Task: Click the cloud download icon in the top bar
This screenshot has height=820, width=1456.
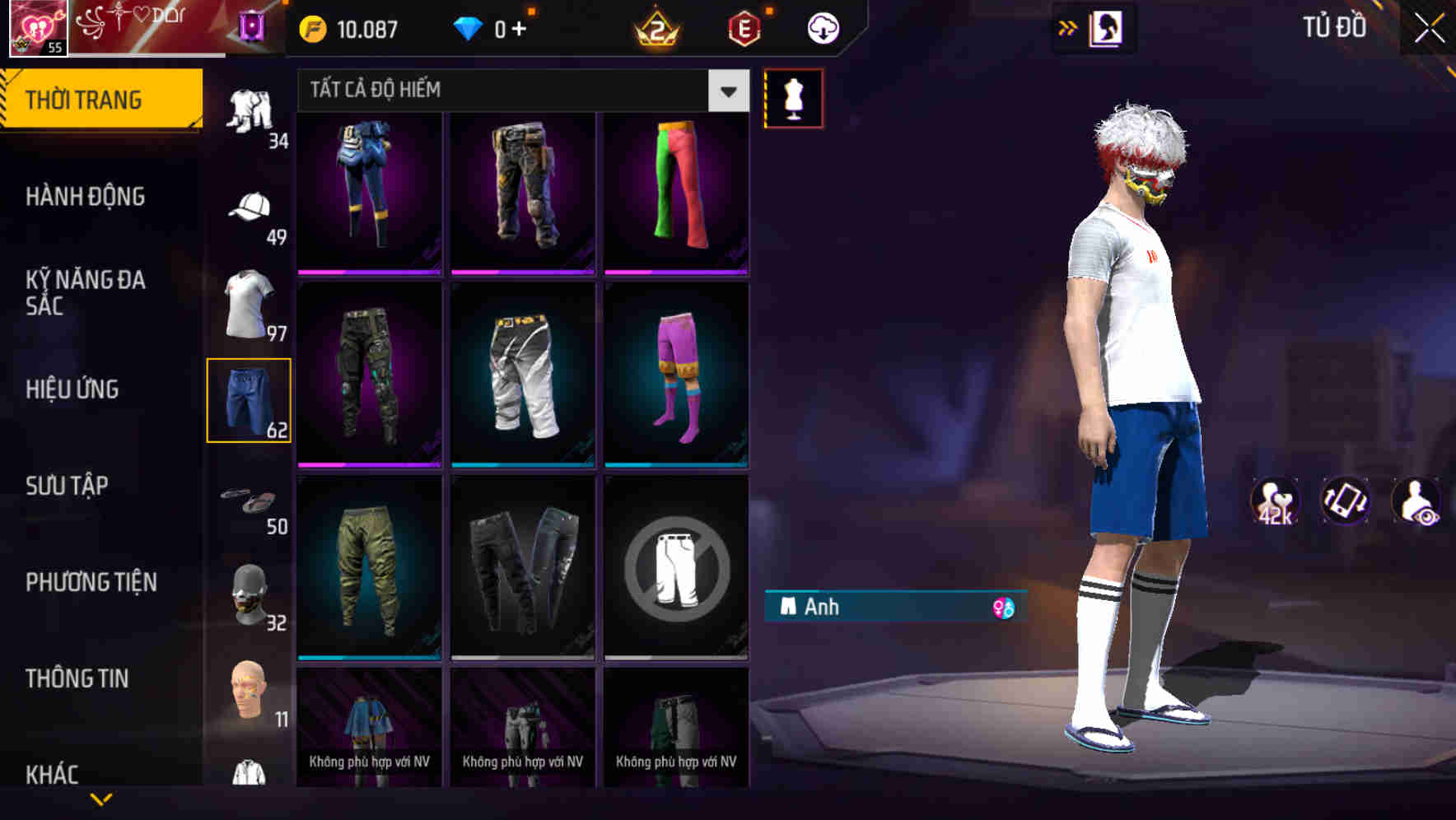Action: (x=821, y=27)
